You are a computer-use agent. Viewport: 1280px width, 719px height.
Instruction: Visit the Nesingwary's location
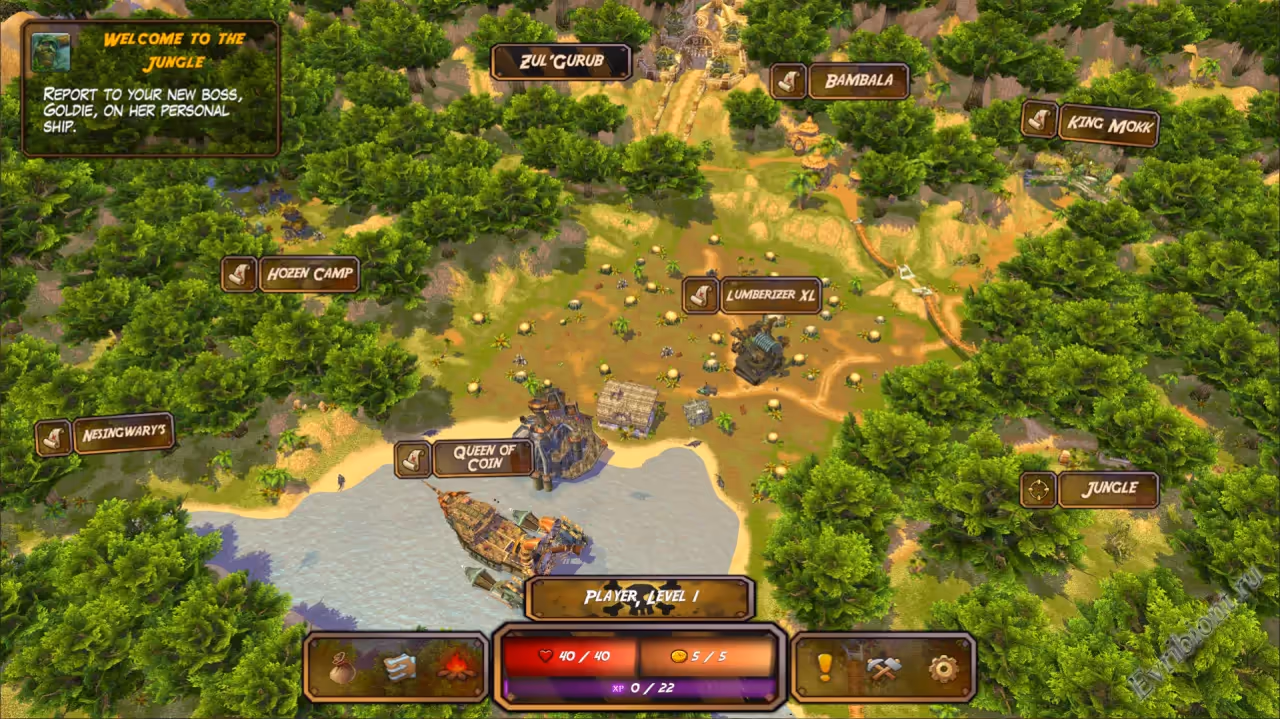(123, 434)
